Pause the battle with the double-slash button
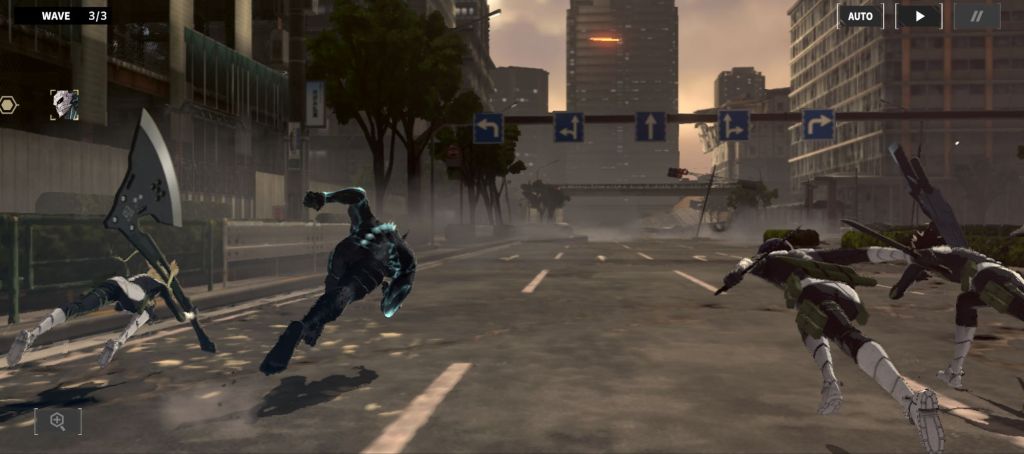1024x454 pixels. (976, 16)
